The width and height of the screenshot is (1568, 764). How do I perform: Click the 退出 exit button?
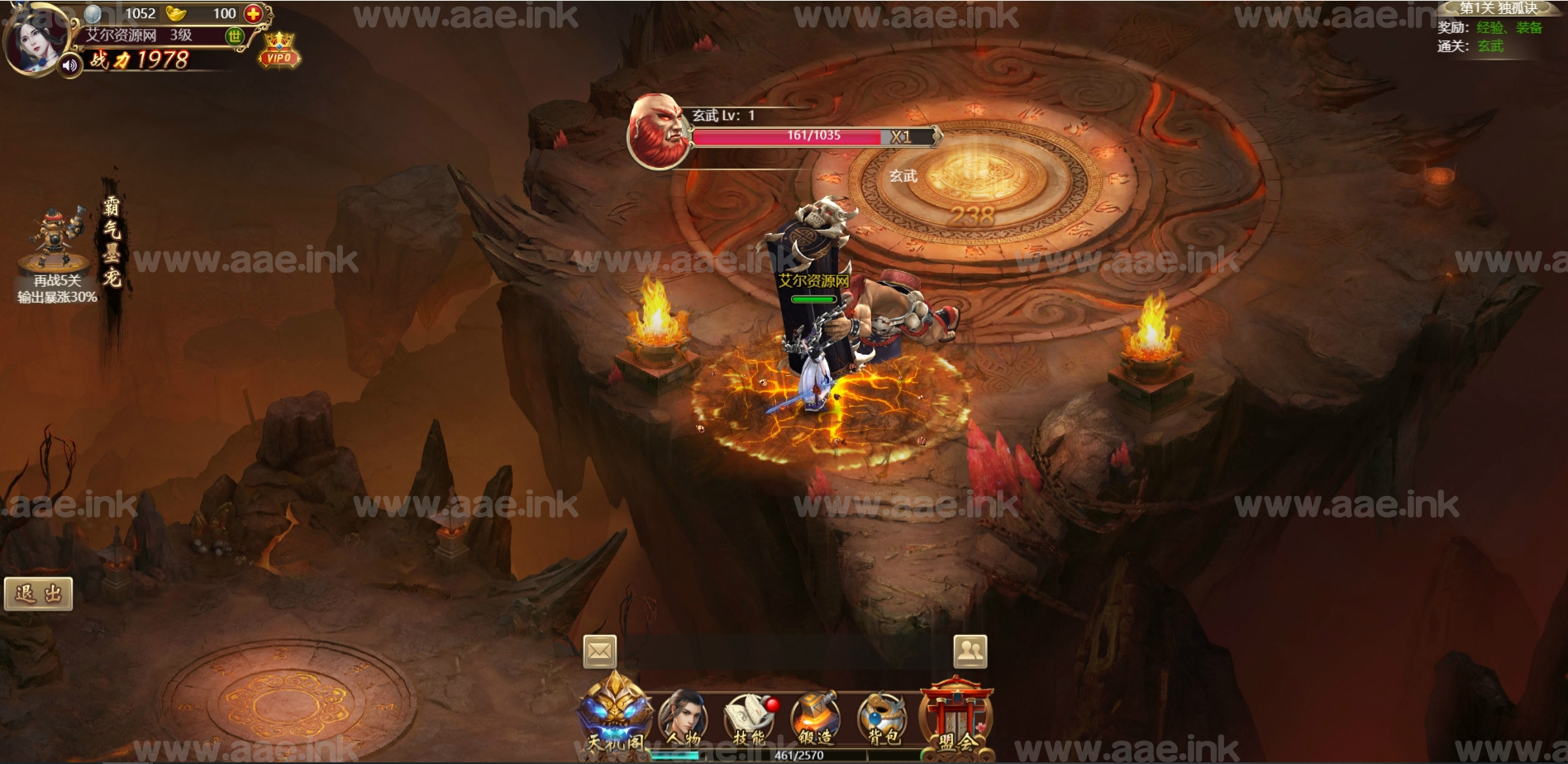[x=39, y=594]
